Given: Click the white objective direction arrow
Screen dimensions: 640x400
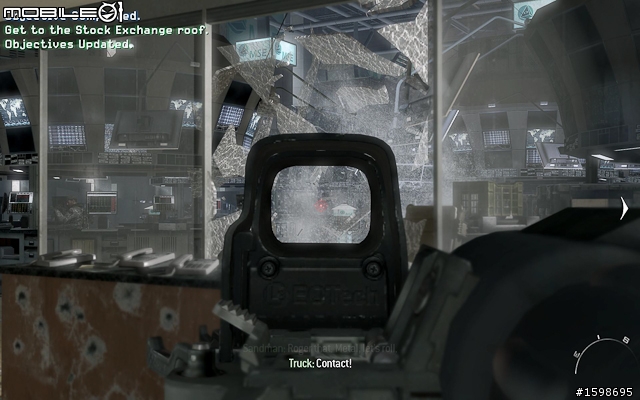Looking at the screenshot, I should coord(624,209).
